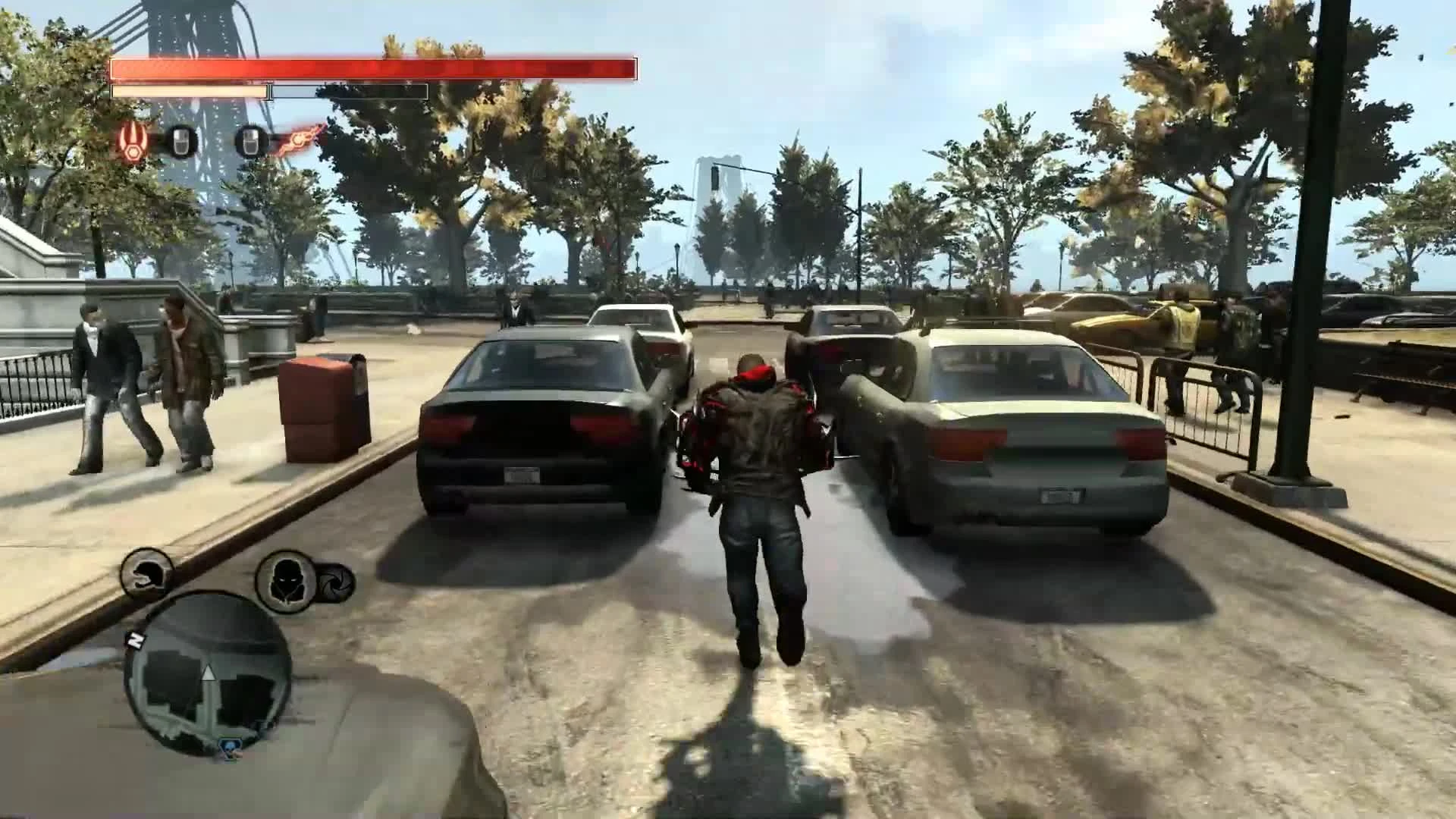Click the right mouse button attack icon
This screenshot has width=1456, height=819.
pyautogui.click(x=251, y=142)
